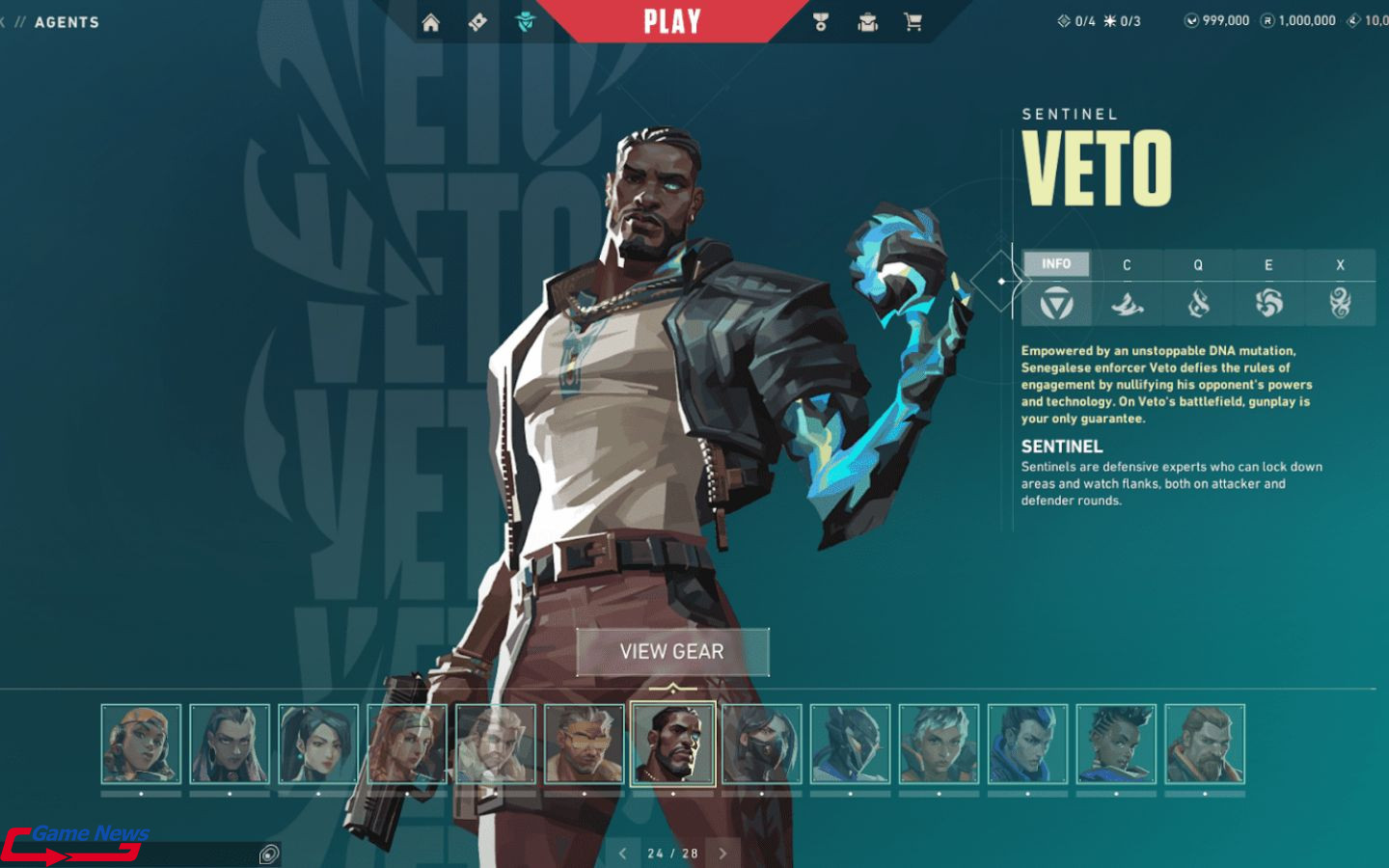Open the Store shopping cart icon
This screenshot has height=868, width=1389.
[912, 21]
